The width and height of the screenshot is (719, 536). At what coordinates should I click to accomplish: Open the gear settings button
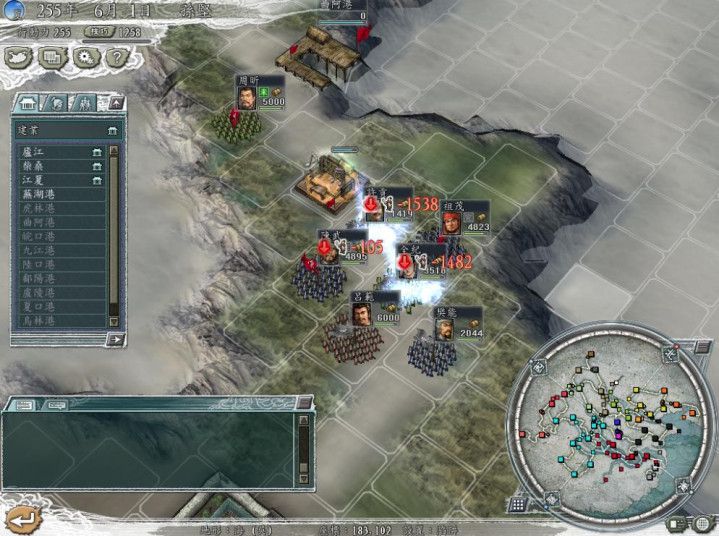(85, 58)
